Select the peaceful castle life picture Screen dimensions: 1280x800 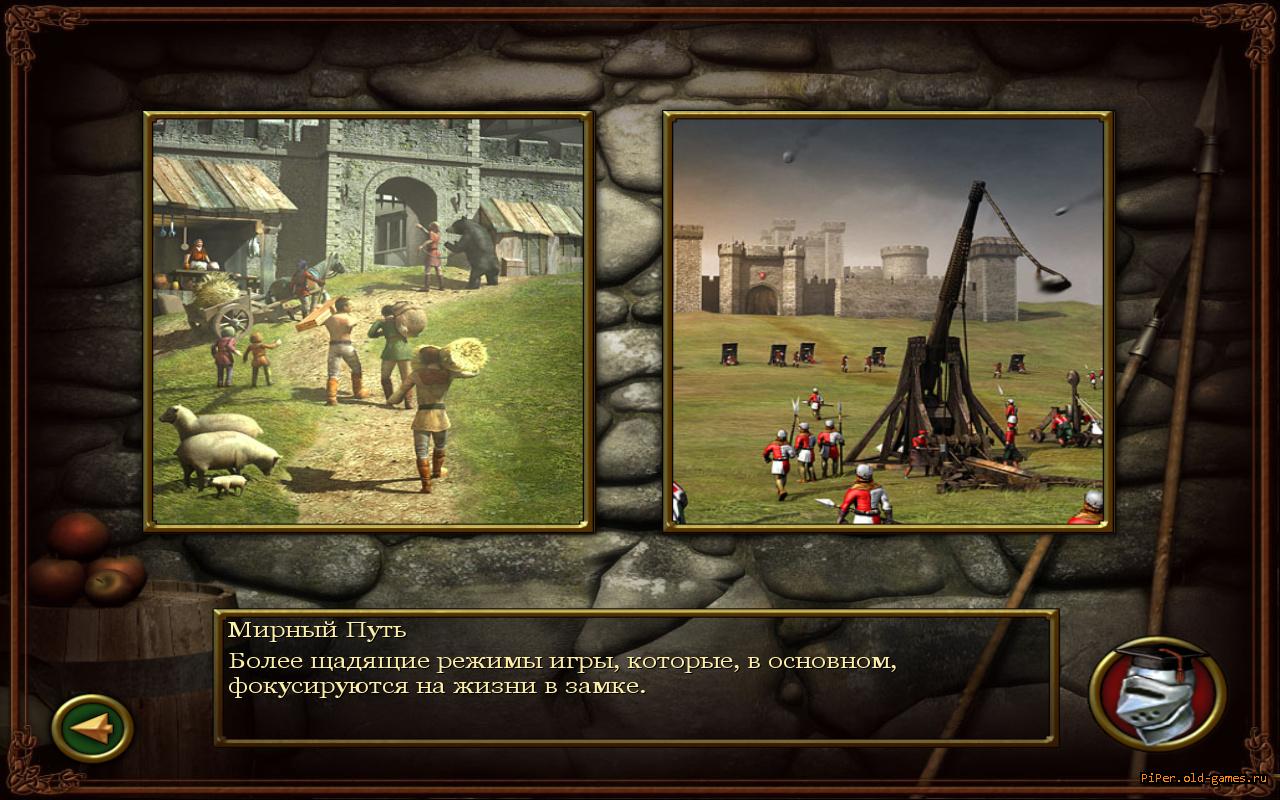point(368,321)
